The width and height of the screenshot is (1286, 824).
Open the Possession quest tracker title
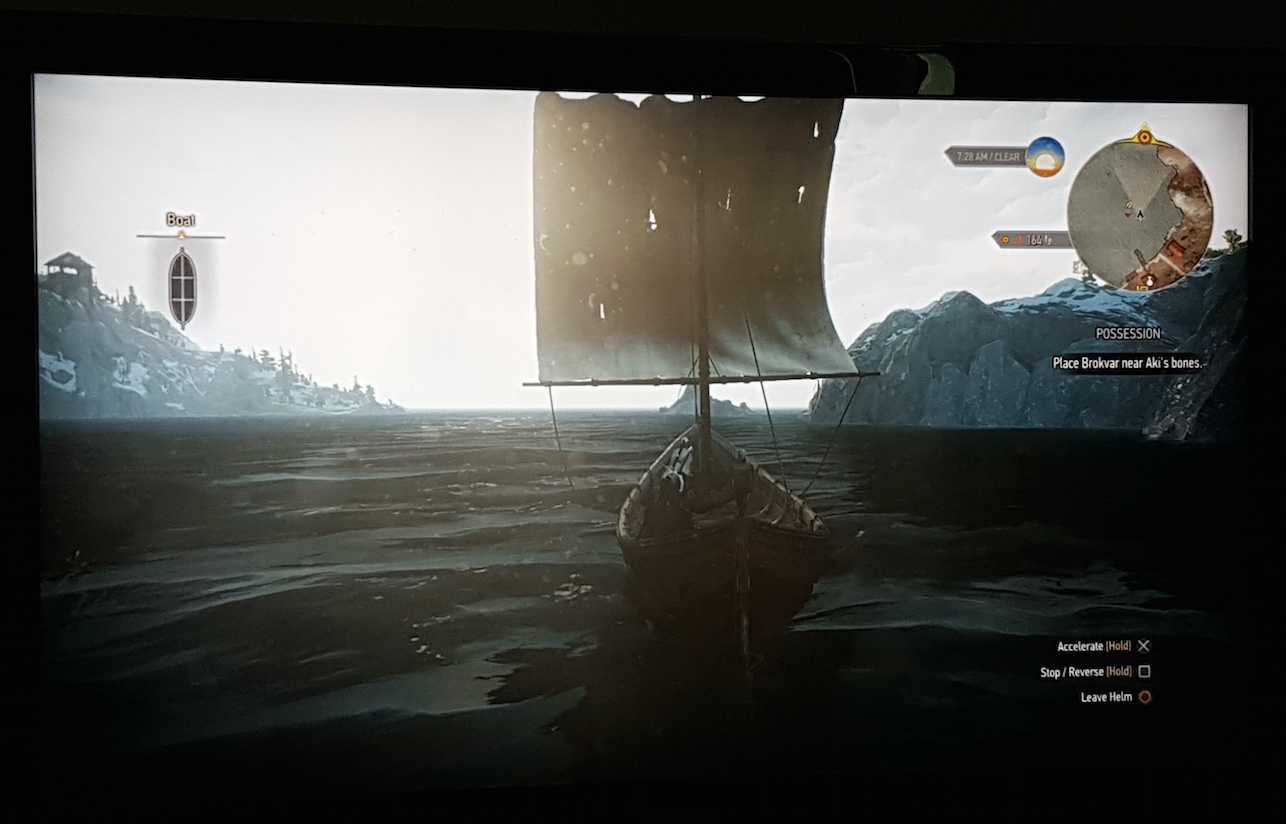[1128, 334]
